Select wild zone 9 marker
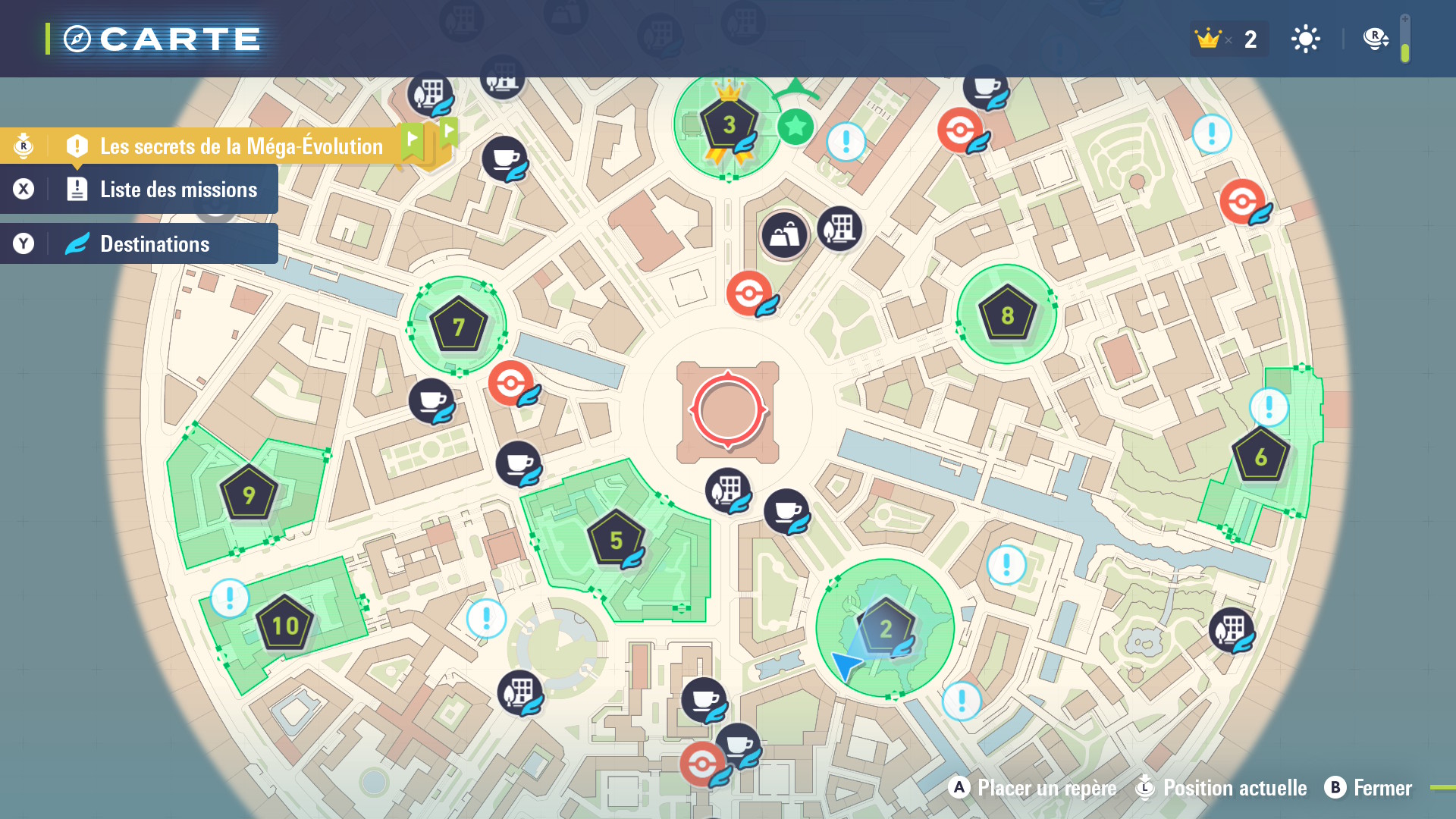Screen dimensions: 1456x819 (x=248, y=494)
